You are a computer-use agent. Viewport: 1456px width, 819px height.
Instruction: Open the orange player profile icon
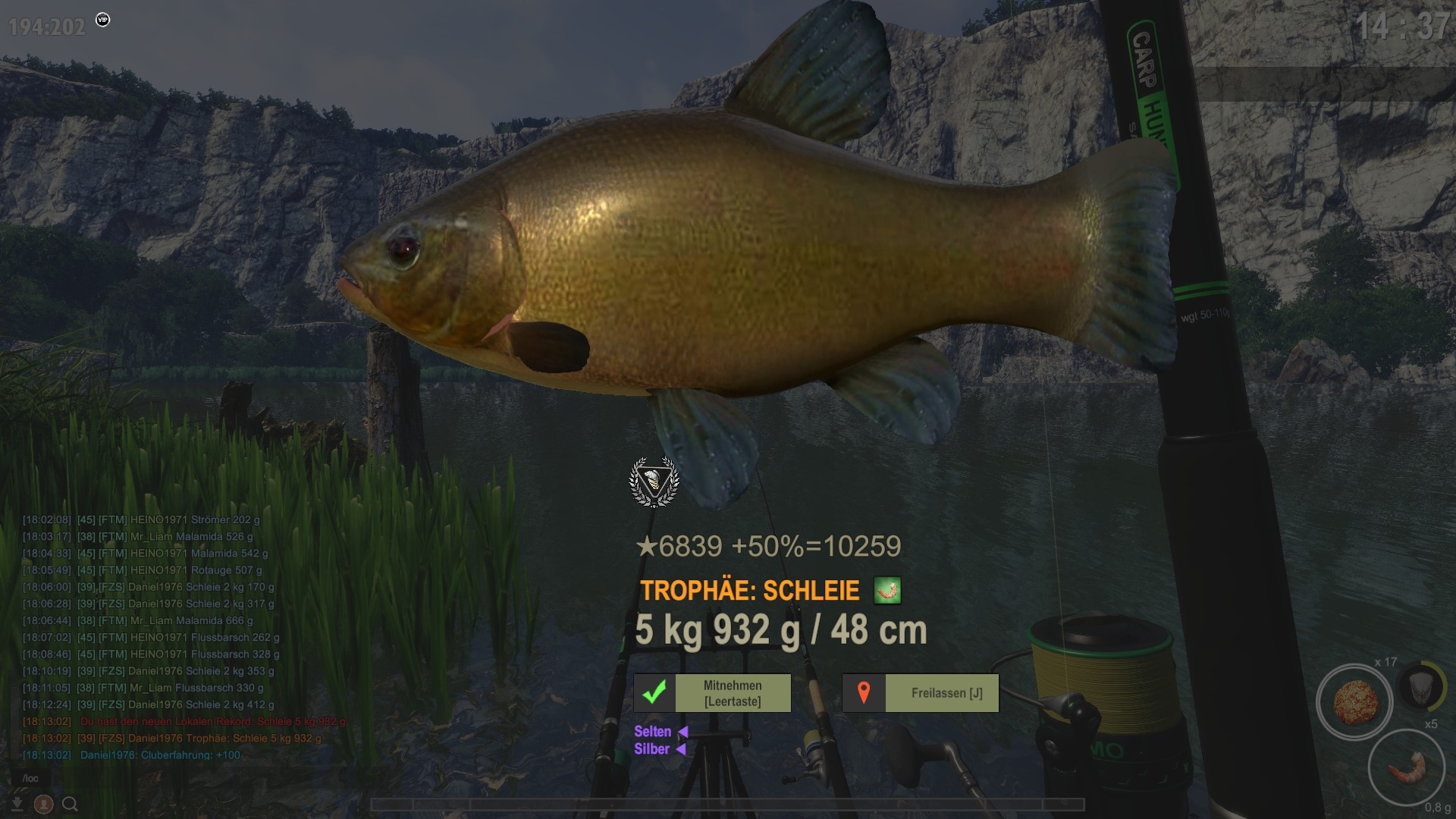pos(44,804)
